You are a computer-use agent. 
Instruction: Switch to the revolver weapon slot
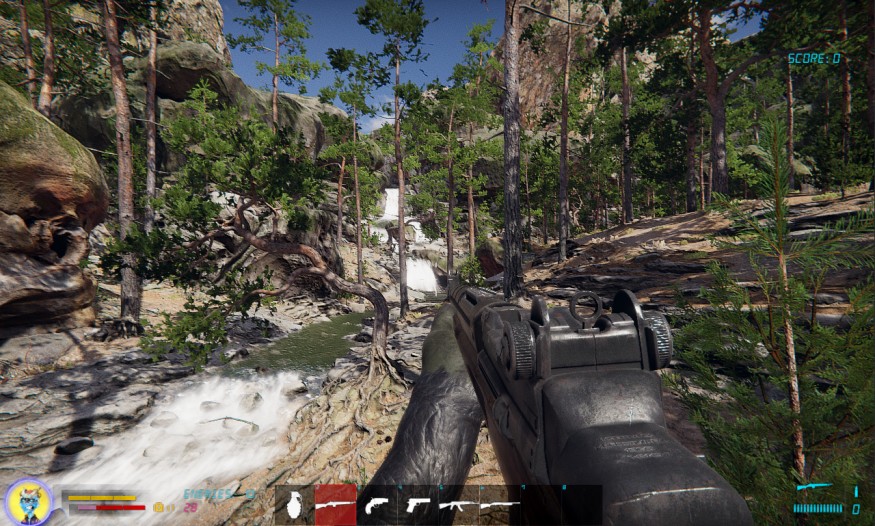(377, 505)
